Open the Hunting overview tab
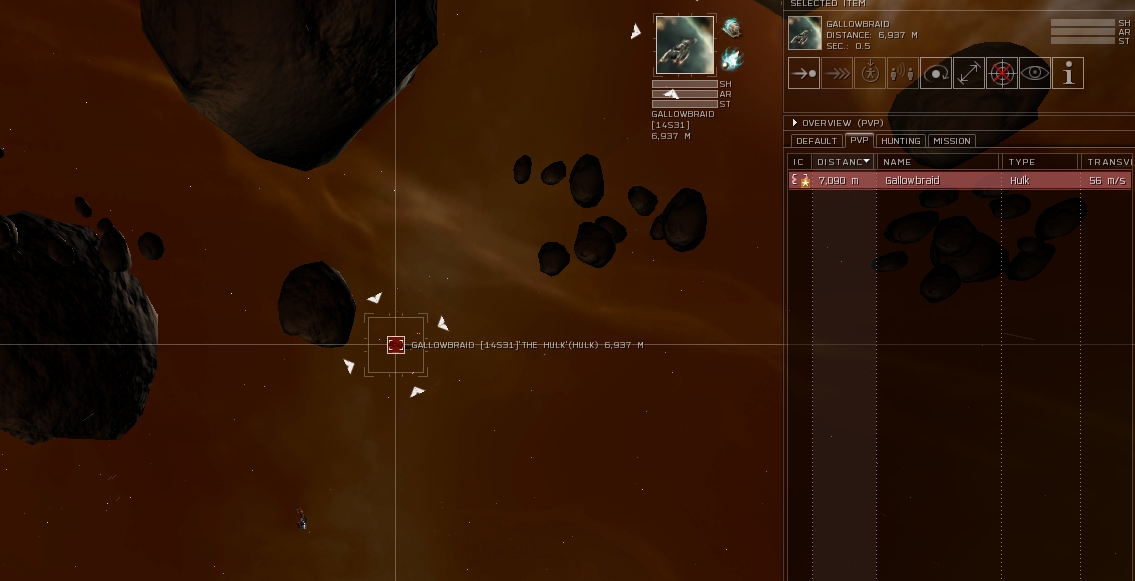The image size is (1135, 581). click(x=900, y=141)
